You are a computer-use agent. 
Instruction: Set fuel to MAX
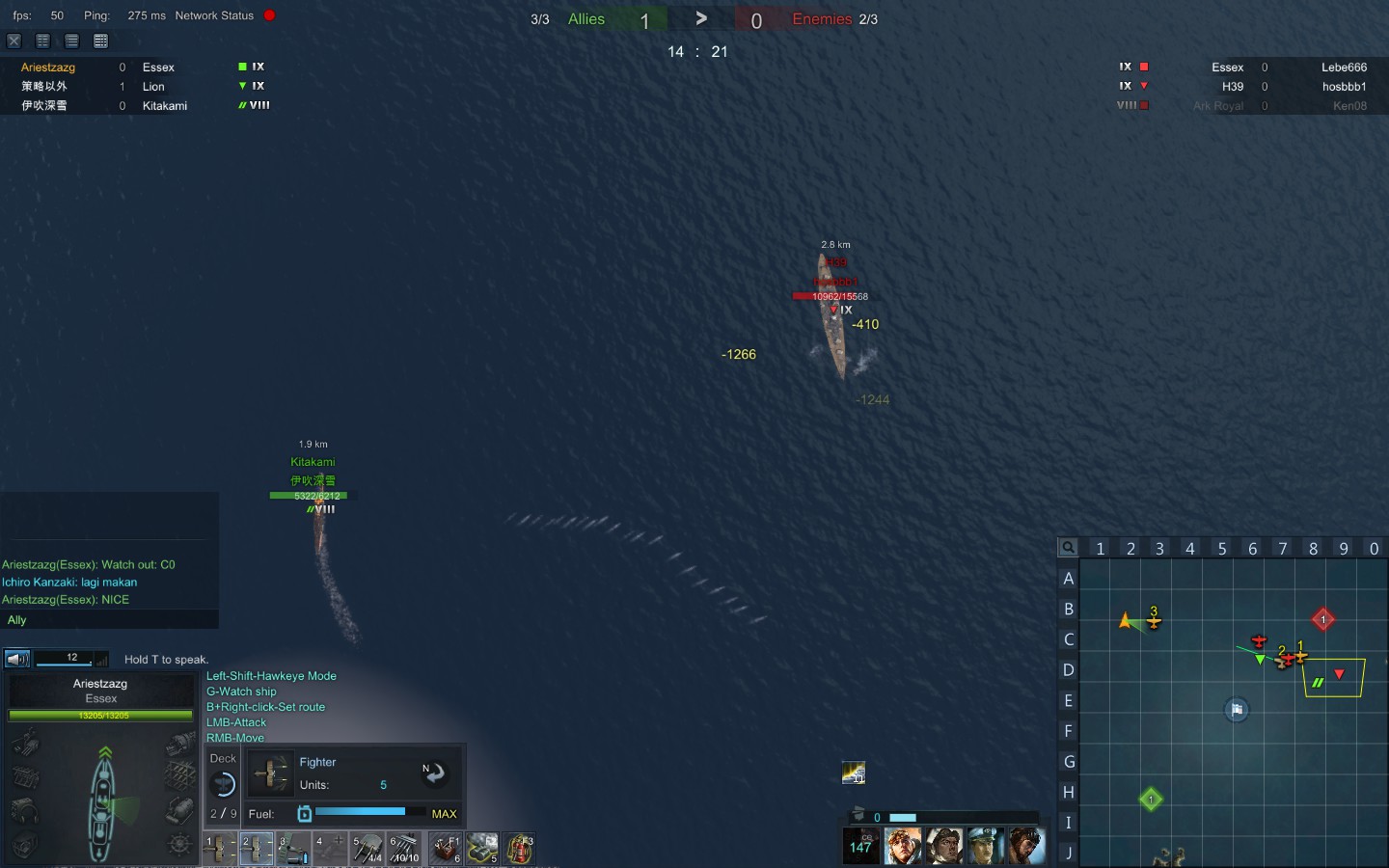(x=446, y=814)
